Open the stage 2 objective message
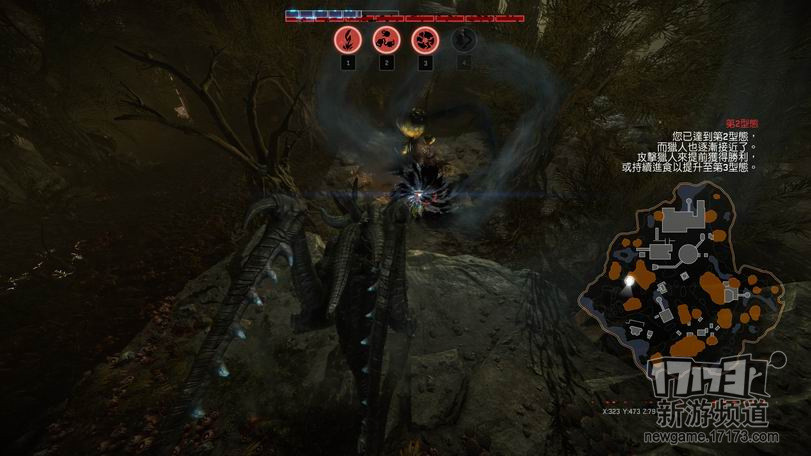This screenshot has width=811, height=456. tap(695, 147)
